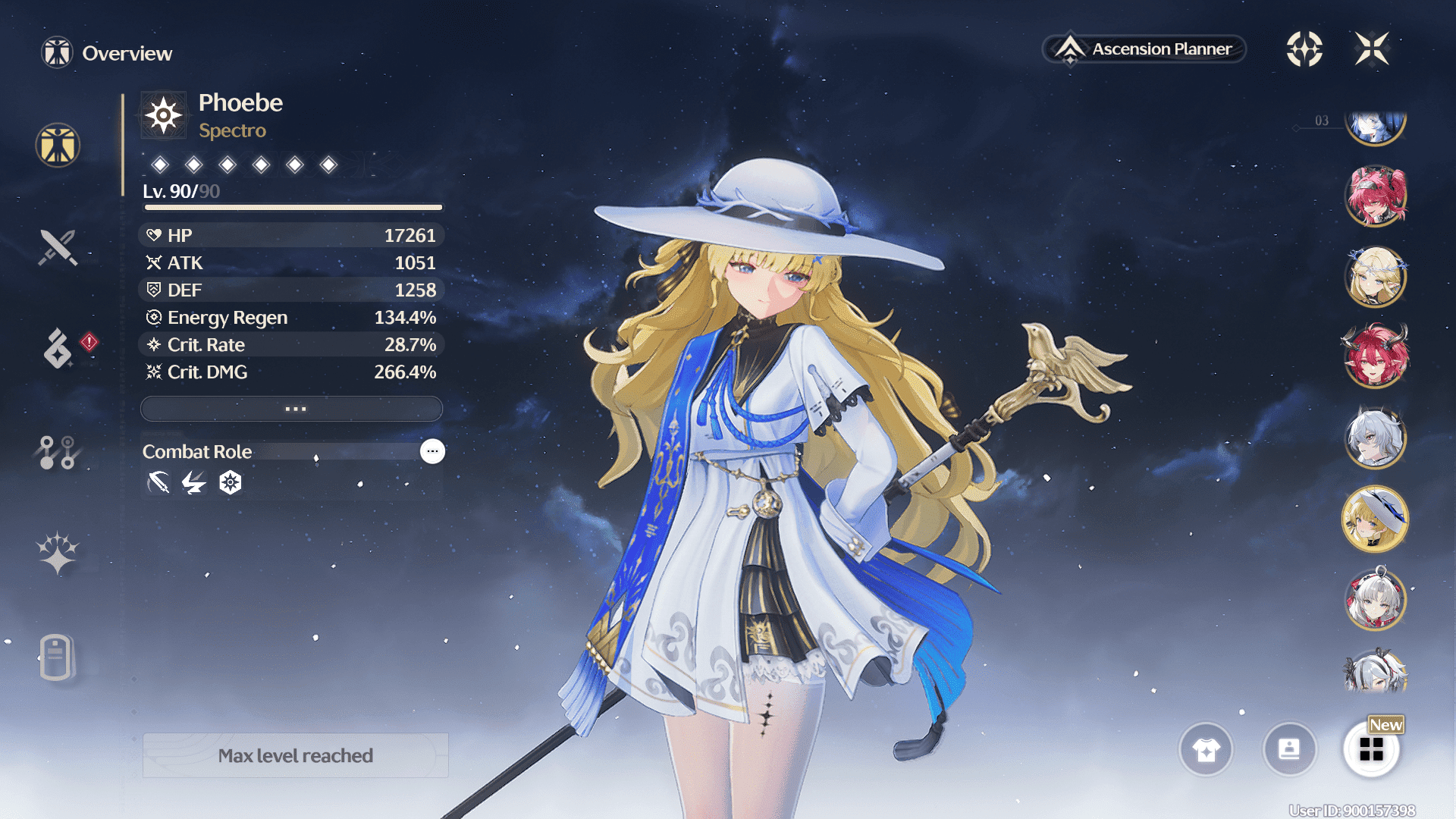
Task: Open the Forte skill tree tab
Action: pos(58,452)
